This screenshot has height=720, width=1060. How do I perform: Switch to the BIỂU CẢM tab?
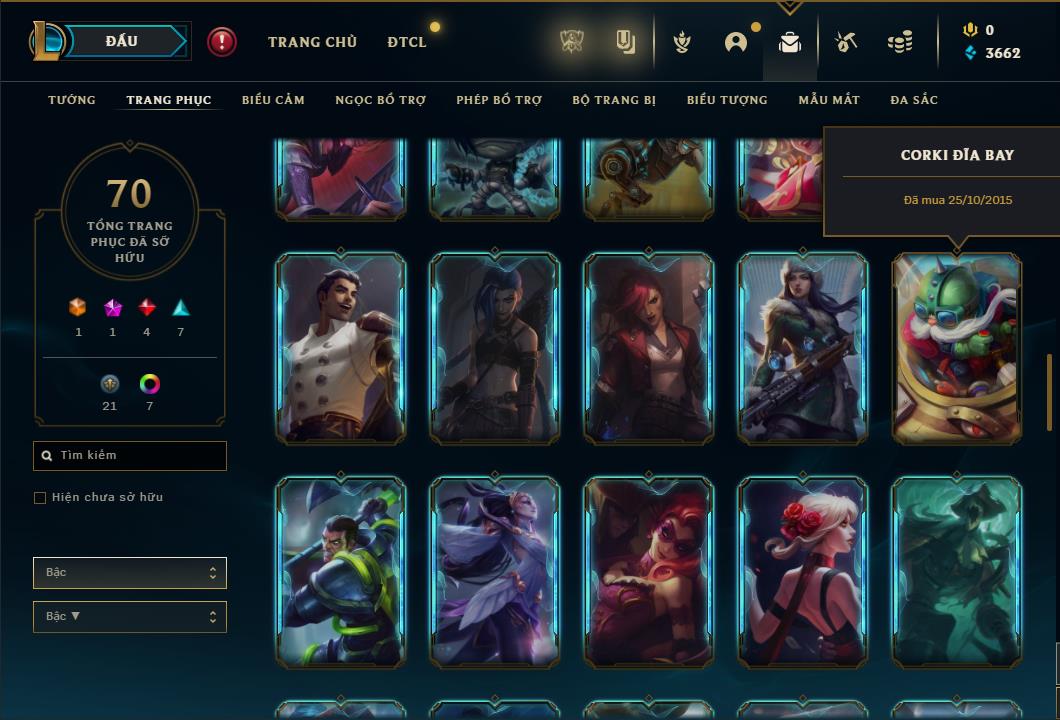click(x=273, y=100)
